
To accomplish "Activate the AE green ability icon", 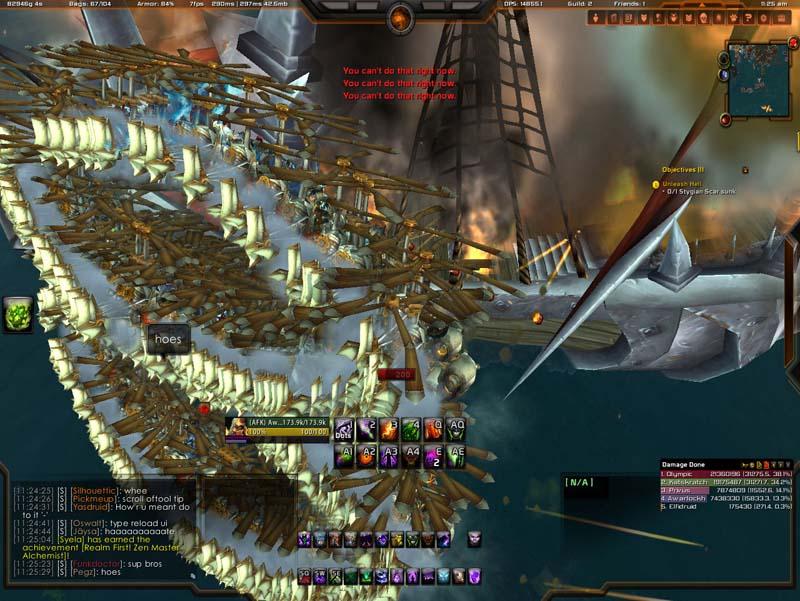I will tap(457, 456).
